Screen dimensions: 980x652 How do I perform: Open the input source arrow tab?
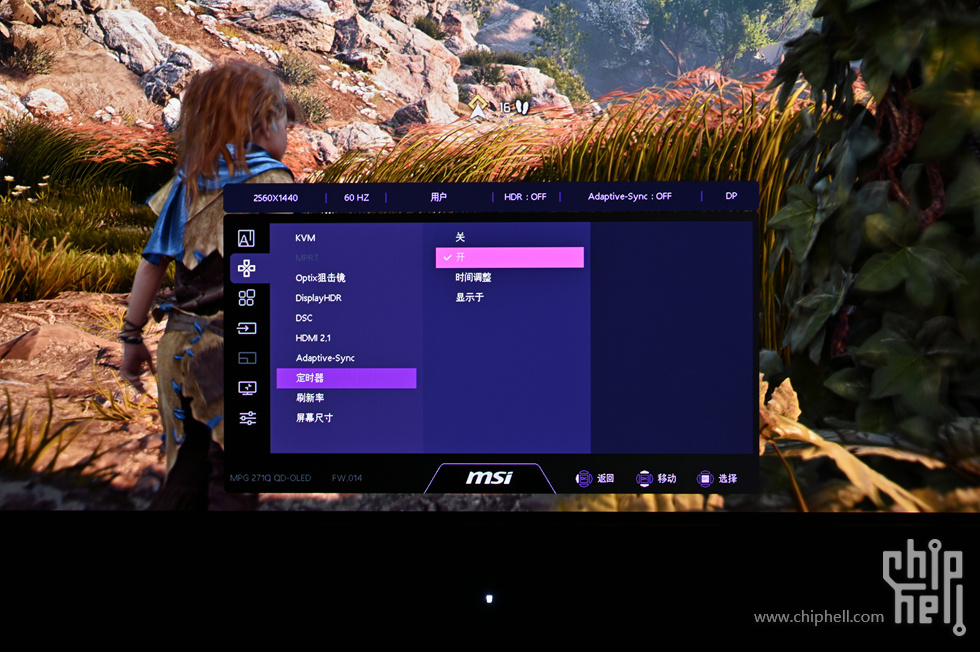pos(246,328)
